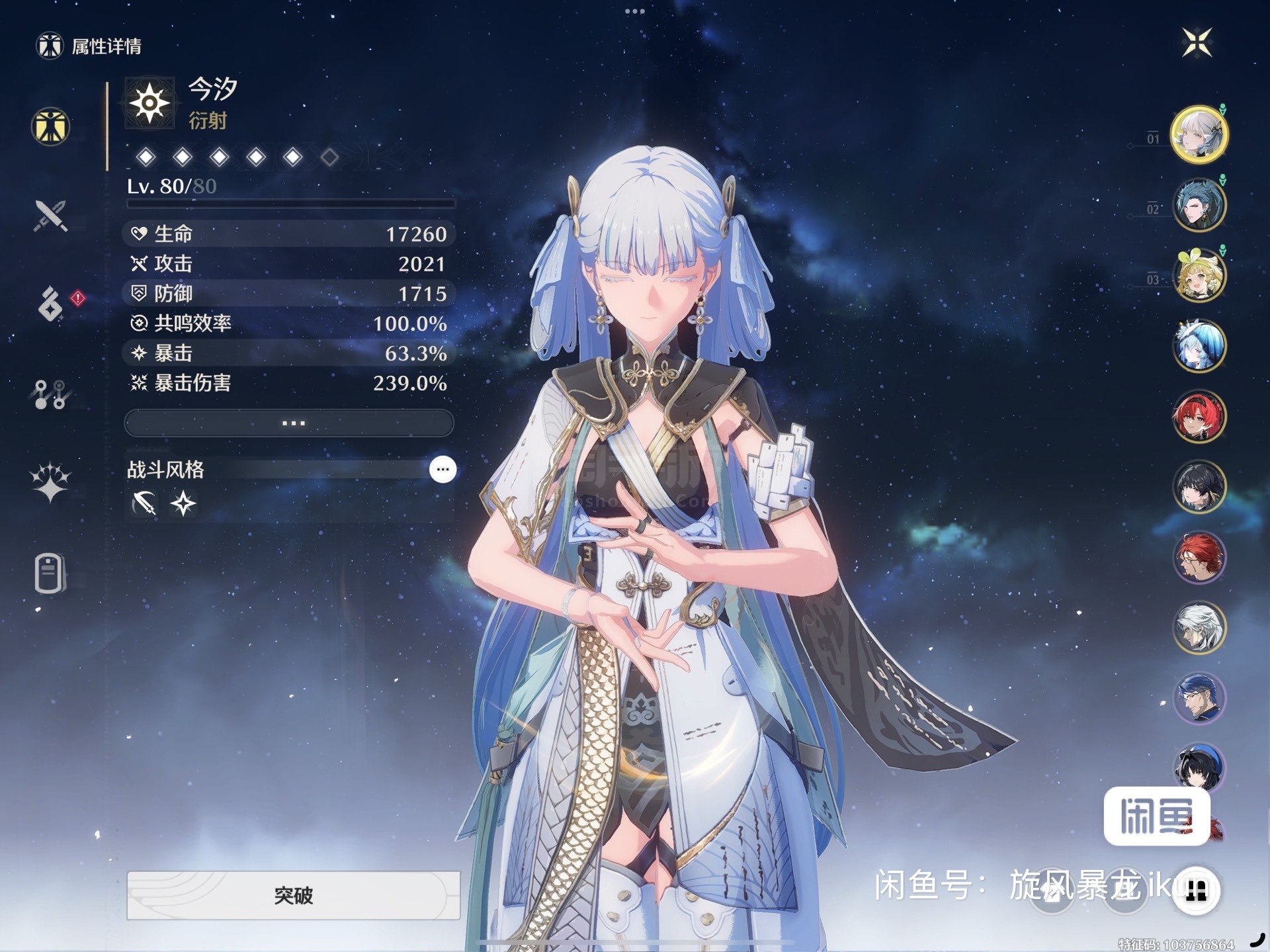Viewport: 1270px width, 952px height.
Task: Pick the light blue-haired character portrait
Action: [1199, 345]
